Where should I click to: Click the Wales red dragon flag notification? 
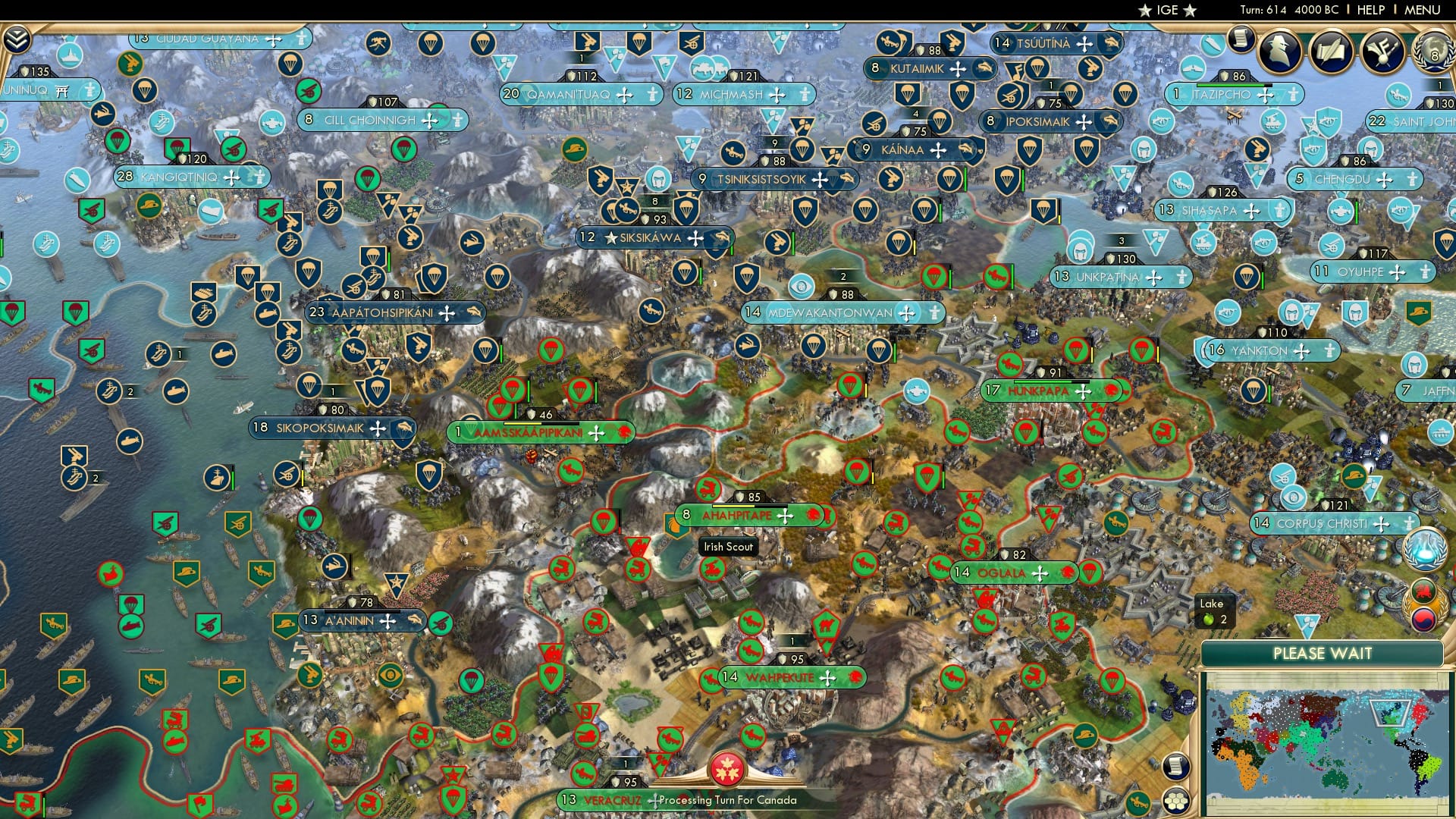point(1423,591)
